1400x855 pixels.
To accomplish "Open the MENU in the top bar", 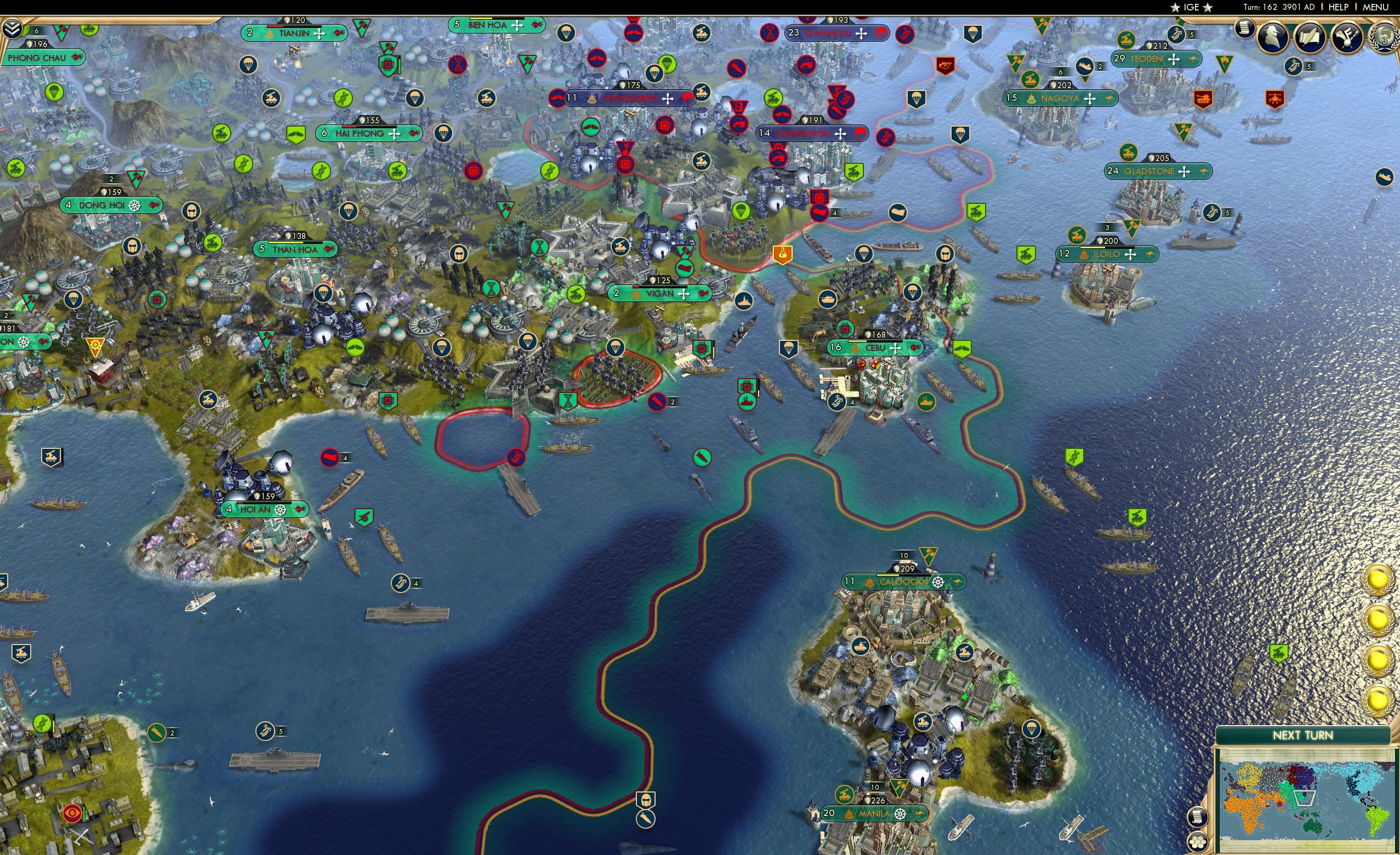I will [x=1375, y=7].
